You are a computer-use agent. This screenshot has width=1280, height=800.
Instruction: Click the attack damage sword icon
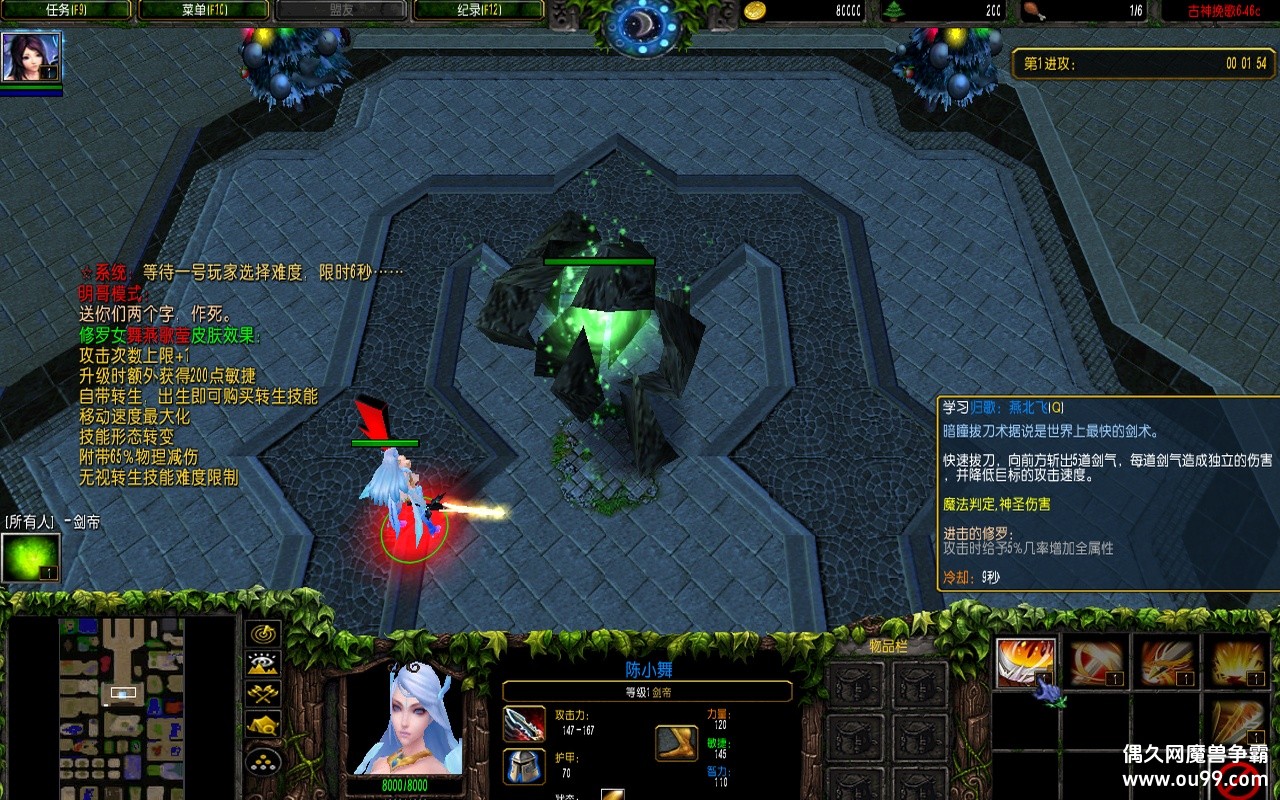[x=524, y=723]
